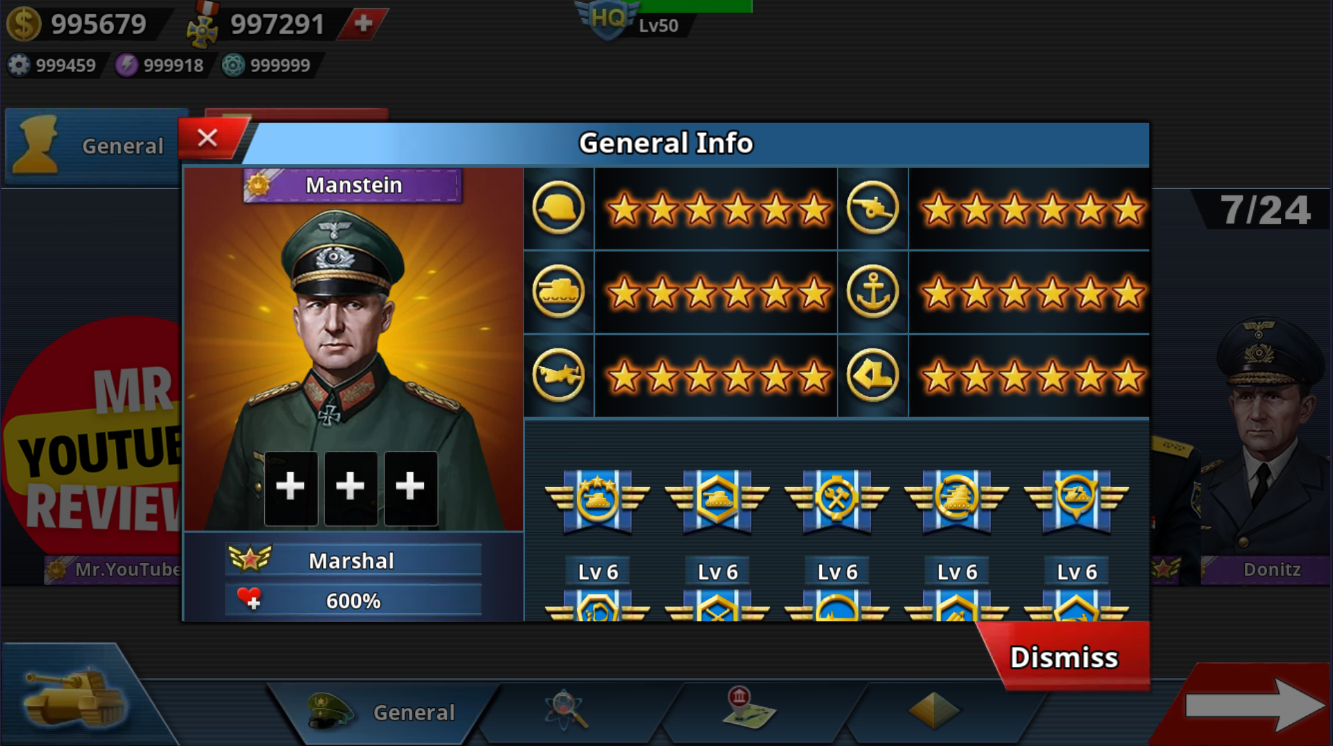Viewport: 1333px width, 746px height.
Task: Open the General tab in the bottom bar
Action: point(386,712)
